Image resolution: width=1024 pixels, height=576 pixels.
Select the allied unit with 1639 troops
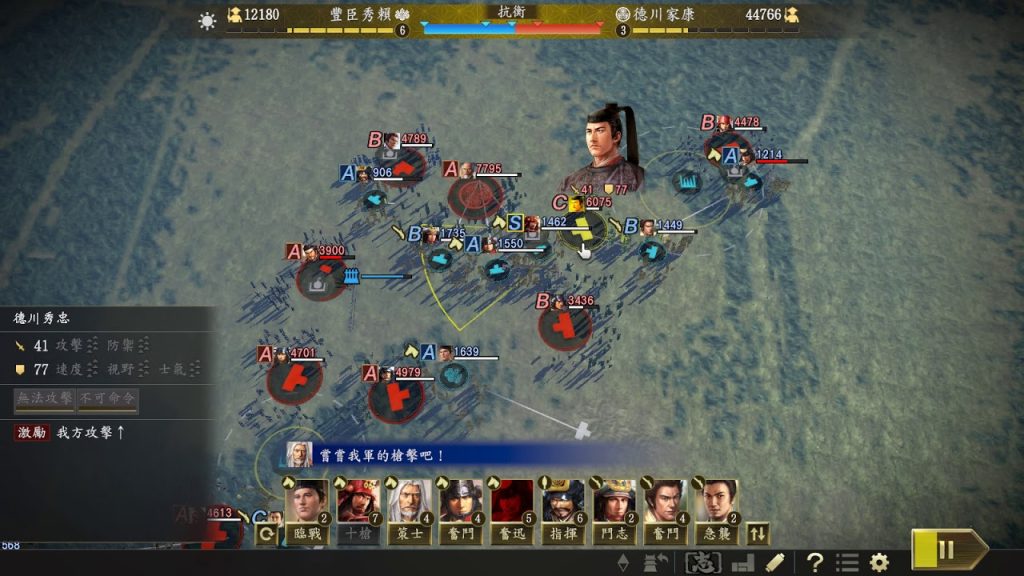(455, 375)
